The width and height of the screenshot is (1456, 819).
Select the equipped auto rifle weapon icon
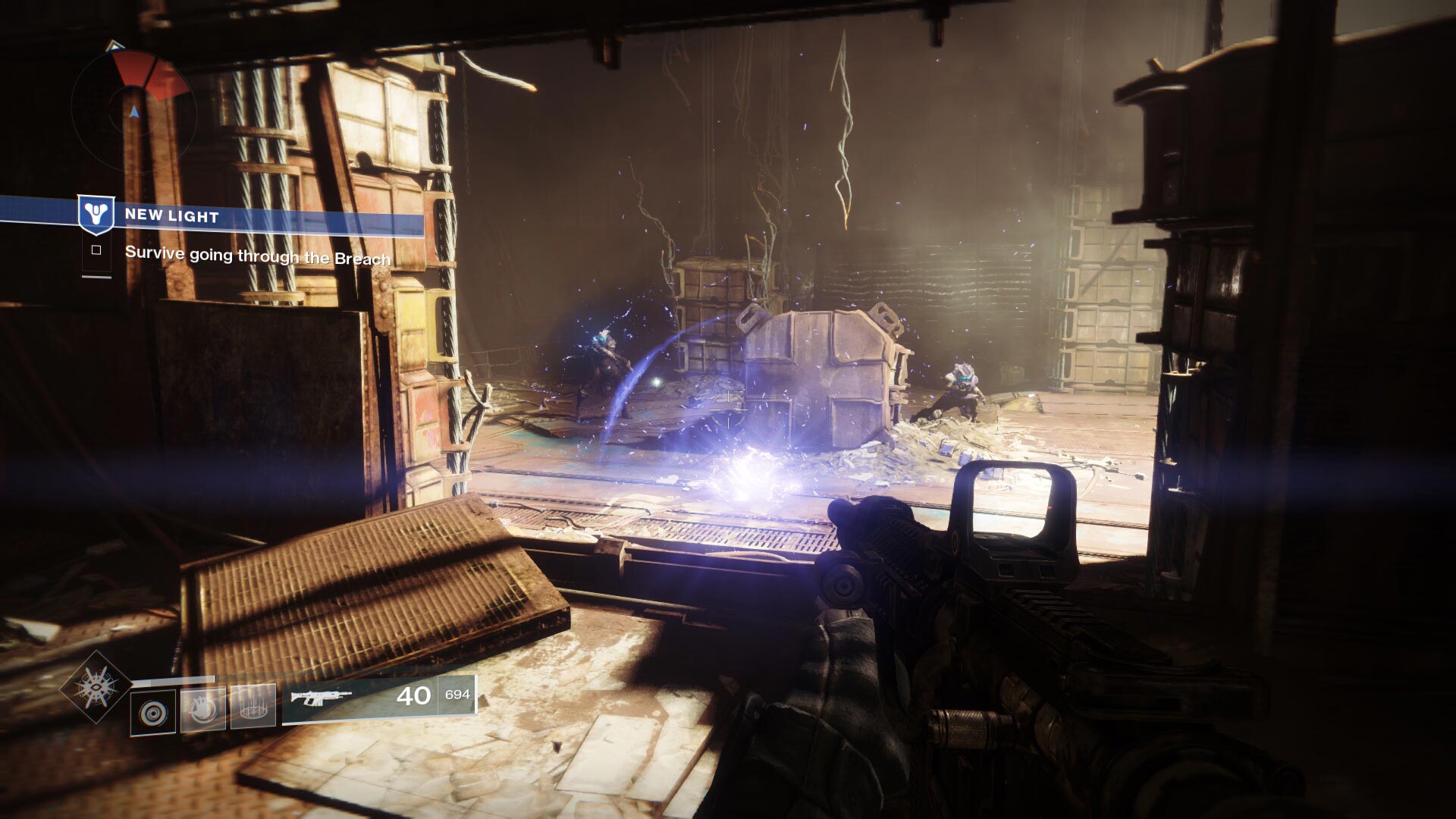[322, 696]
